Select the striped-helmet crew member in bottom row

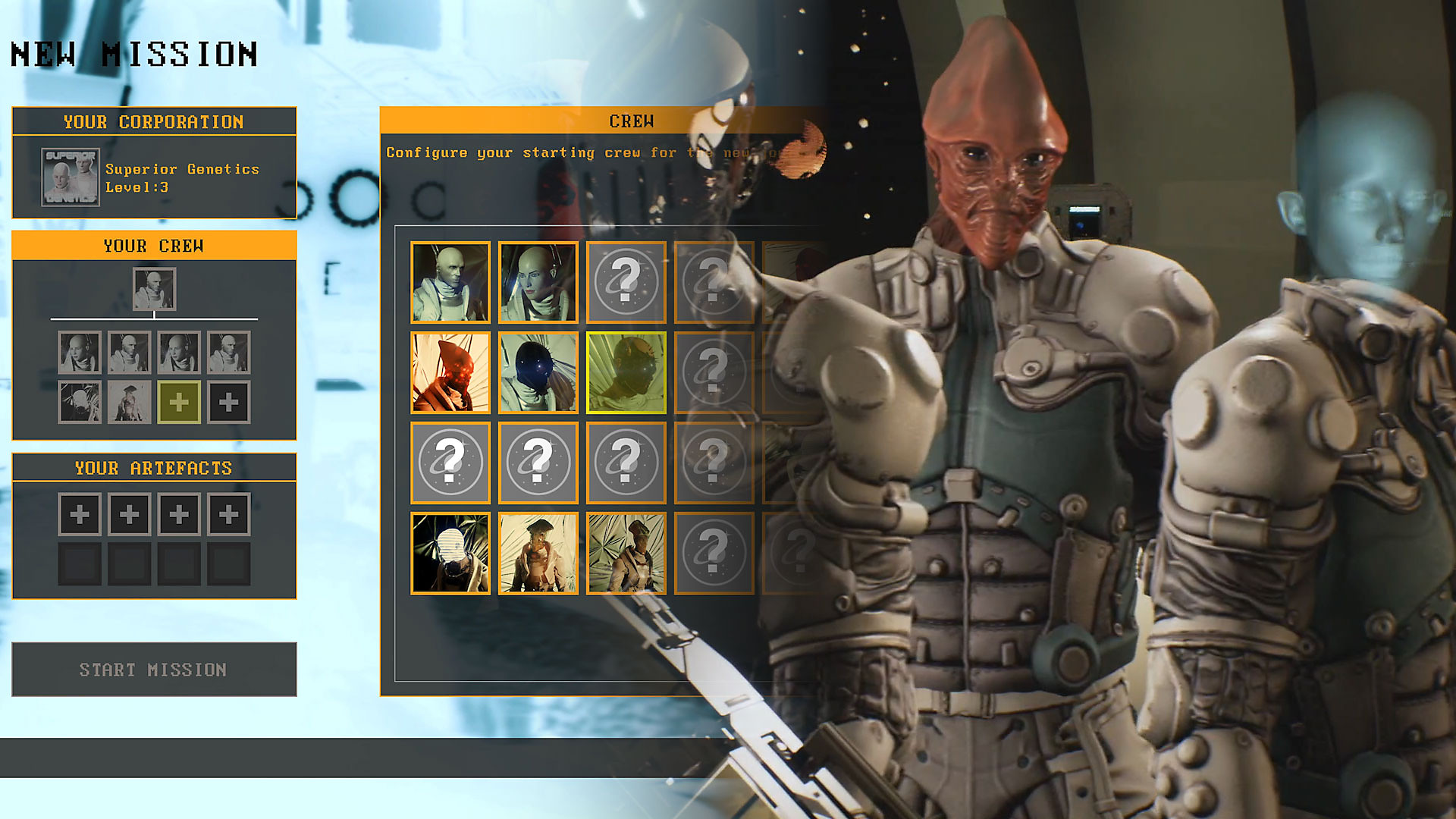click(449, 554)
